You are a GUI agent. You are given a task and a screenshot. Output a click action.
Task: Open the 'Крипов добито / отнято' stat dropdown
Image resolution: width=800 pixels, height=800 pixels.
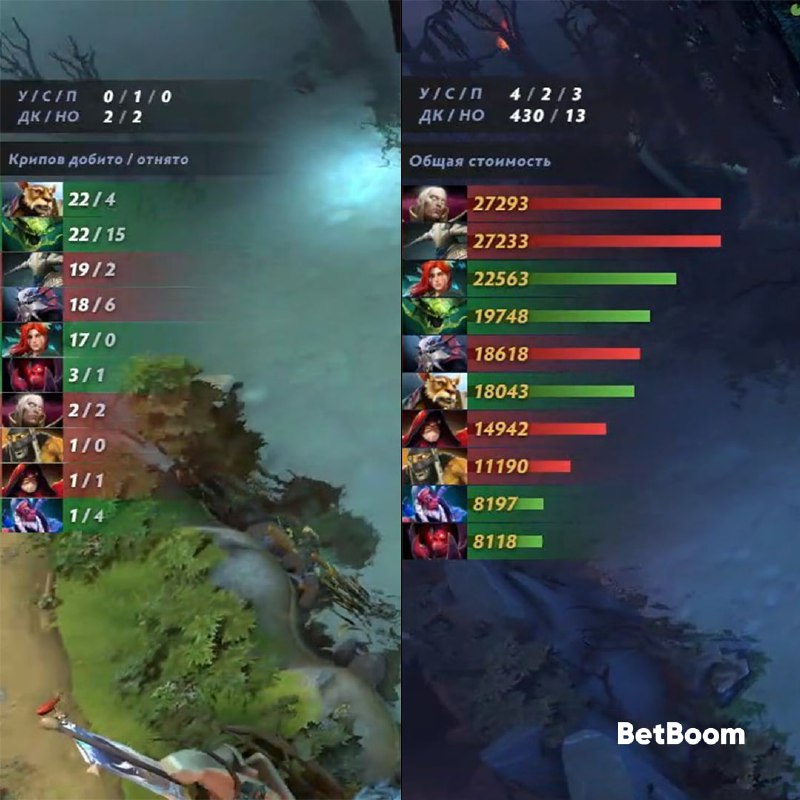tap(98, 159)
